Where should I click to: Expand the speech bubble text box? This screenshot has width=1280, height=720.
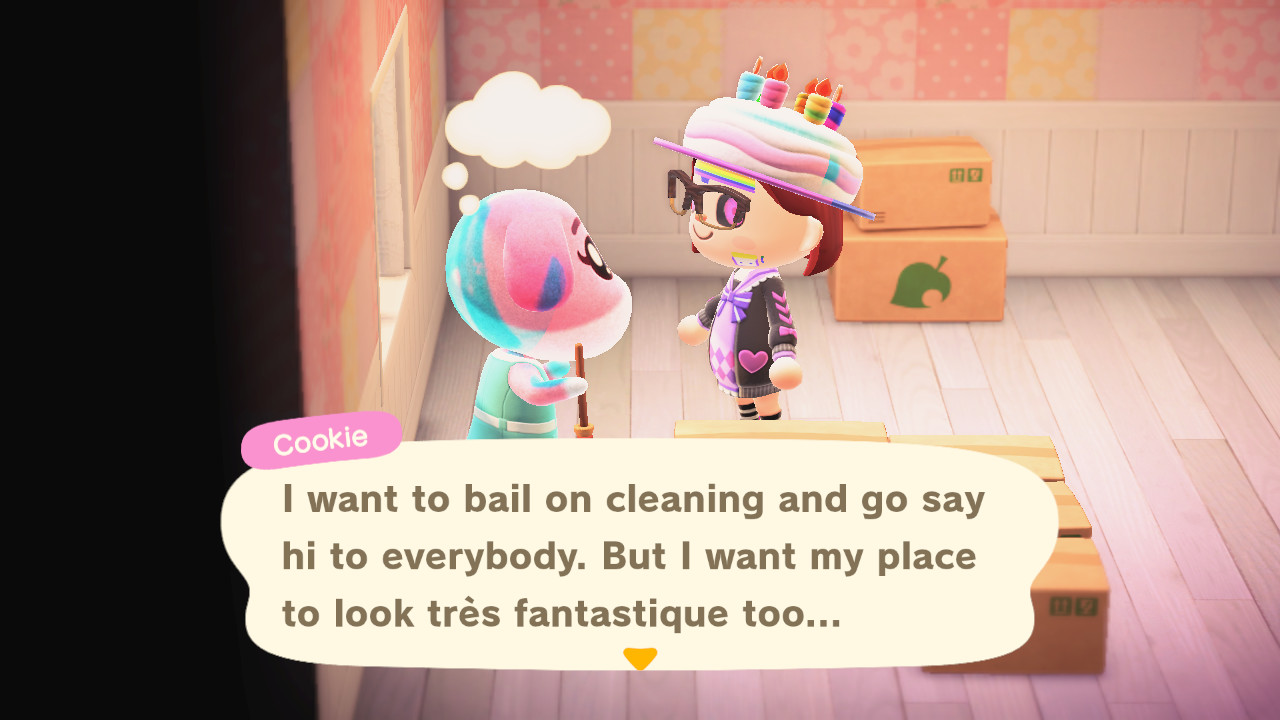[x=640, y=555]
